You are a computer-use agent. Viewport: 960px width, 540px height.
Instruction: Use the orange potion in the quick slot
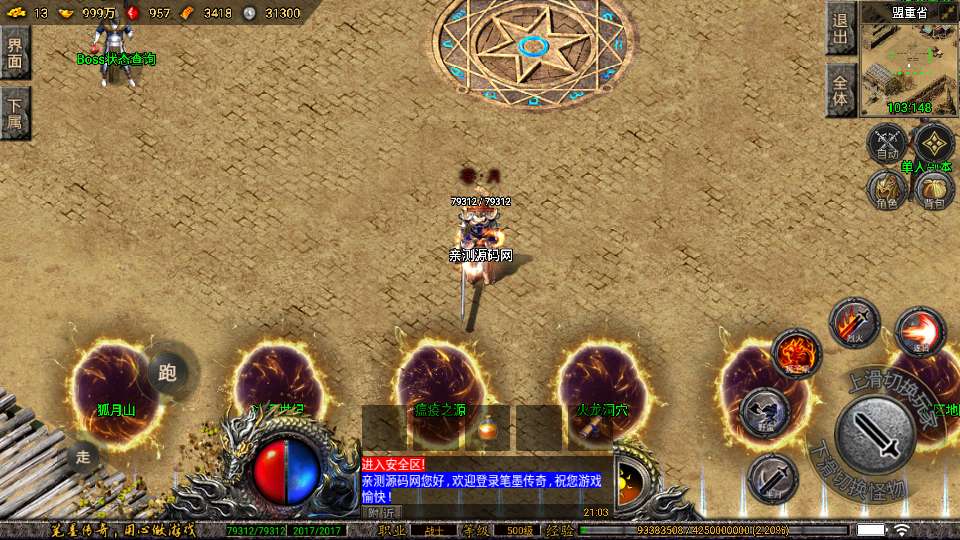pyautogui.click(x=487, y=428)
